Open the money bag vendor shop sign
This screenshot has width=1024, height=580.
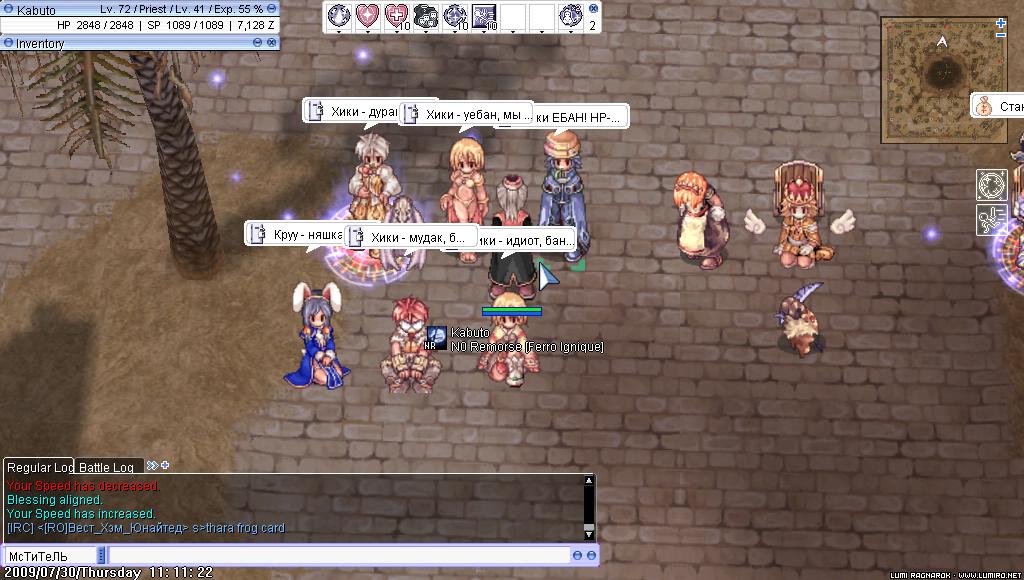coord(983,106)
